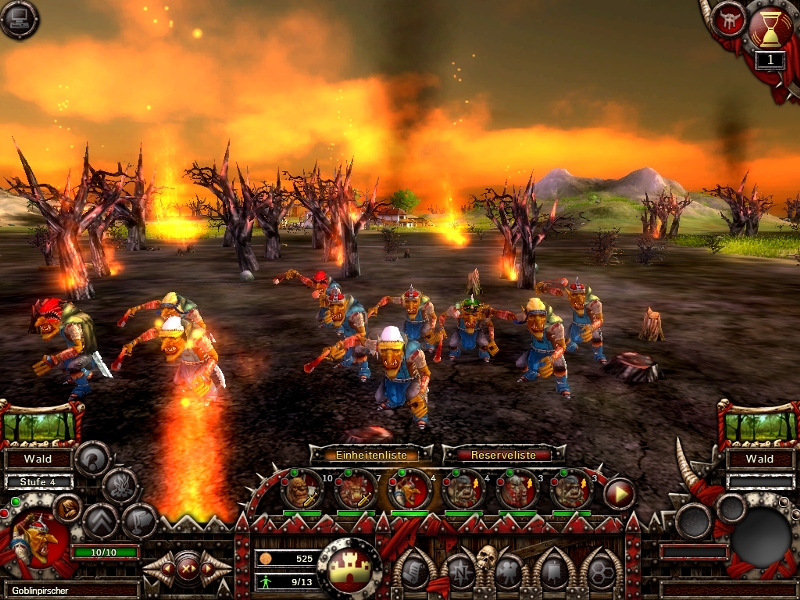Activate the campfire ability icon
Screen dimensions: 800x600
(120, 486)
